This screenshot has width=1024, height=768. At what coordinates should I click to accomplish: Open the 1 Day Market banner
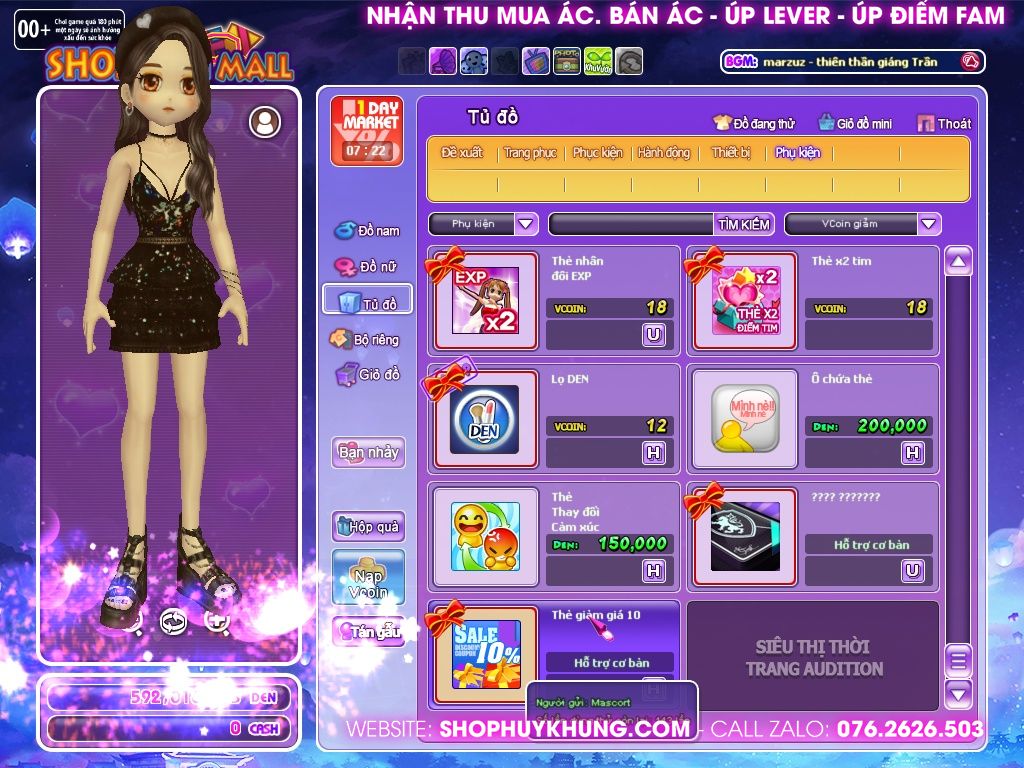click(x=367, y=131)
